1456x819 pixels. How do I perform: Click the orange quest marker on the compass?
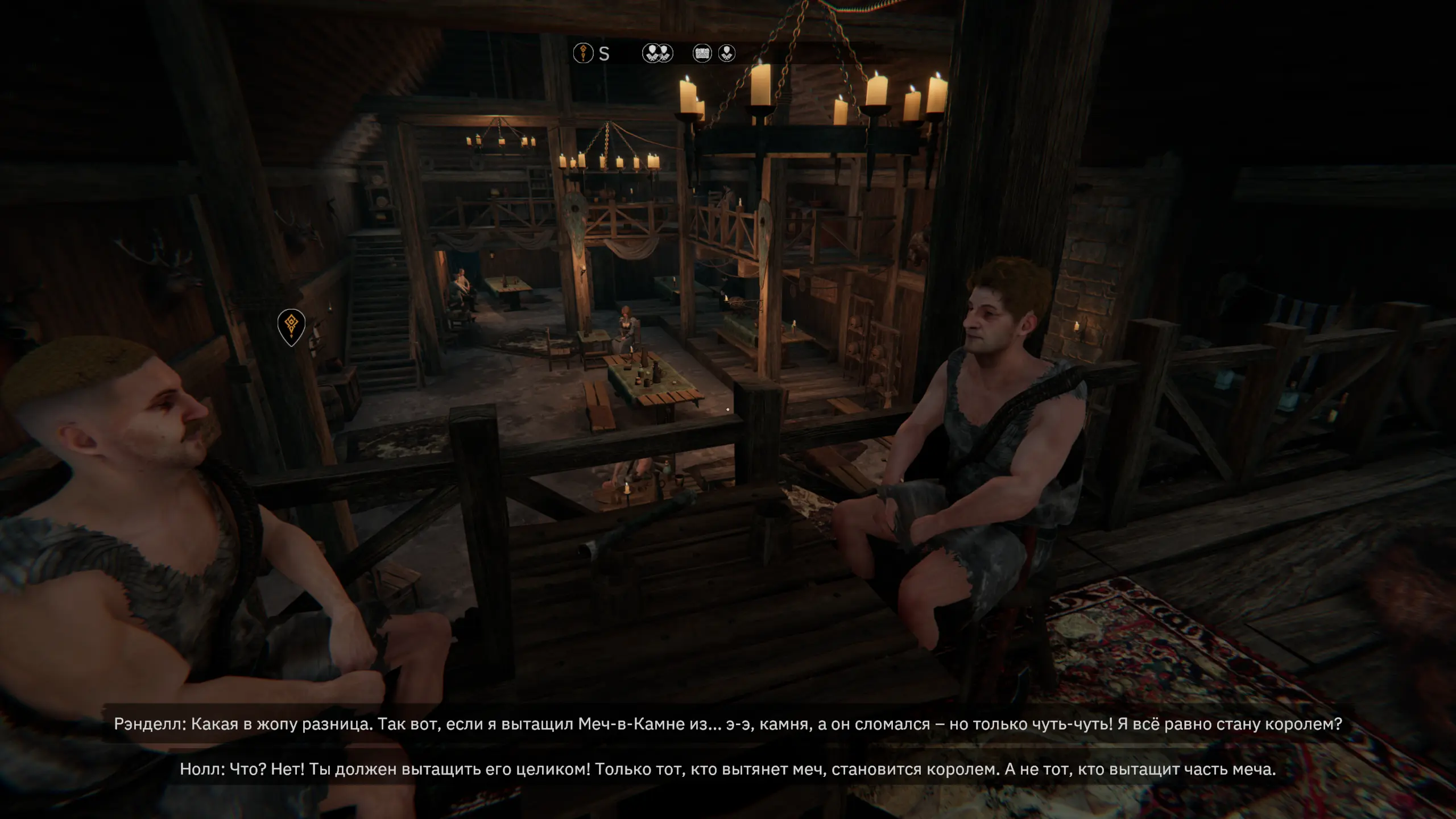(x=583, y=53)
